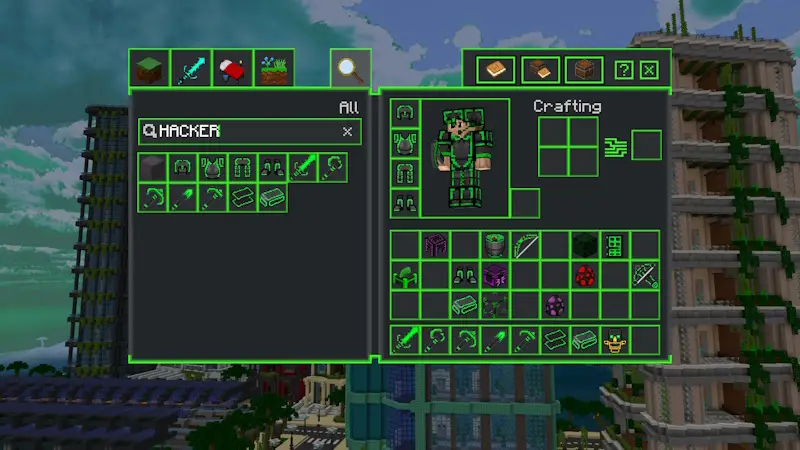
Task: Select the equipped hacker helmet armor slot
Action: (404, 113)
